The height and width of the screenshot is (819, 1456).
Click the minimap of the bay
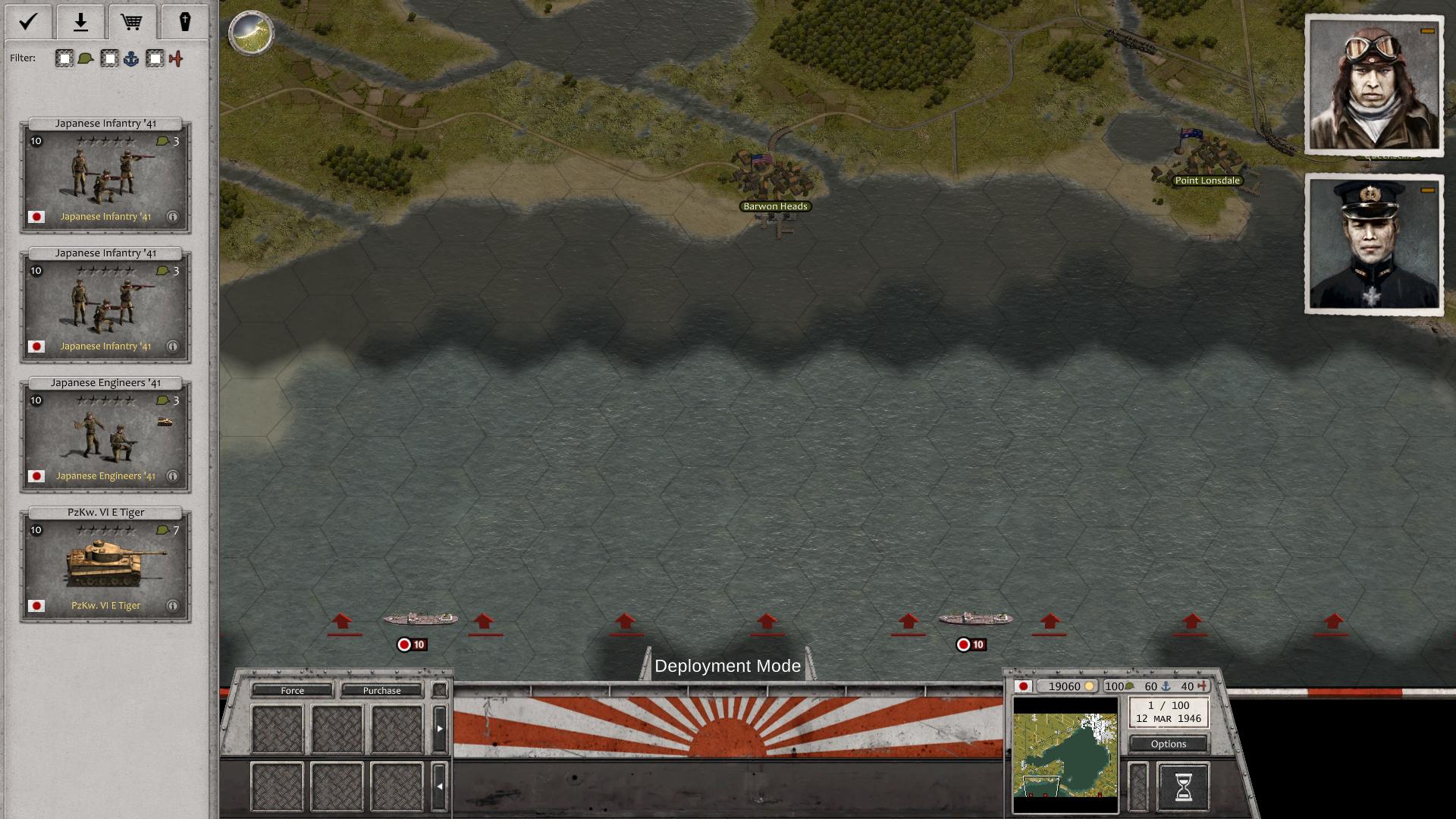click(1065, 755)
